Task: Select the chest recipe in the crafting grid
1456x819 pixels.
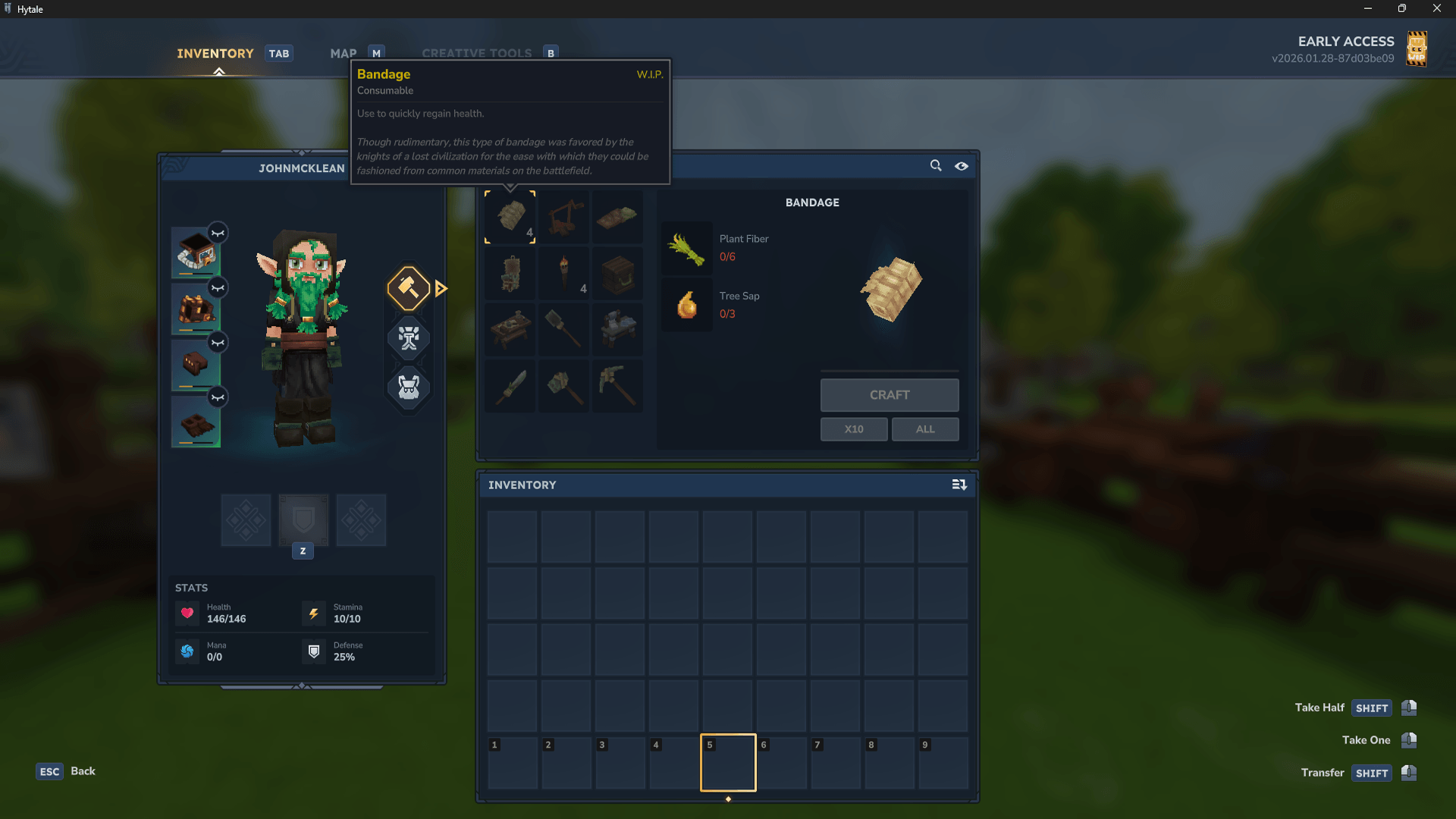Action: pos(617,273)
